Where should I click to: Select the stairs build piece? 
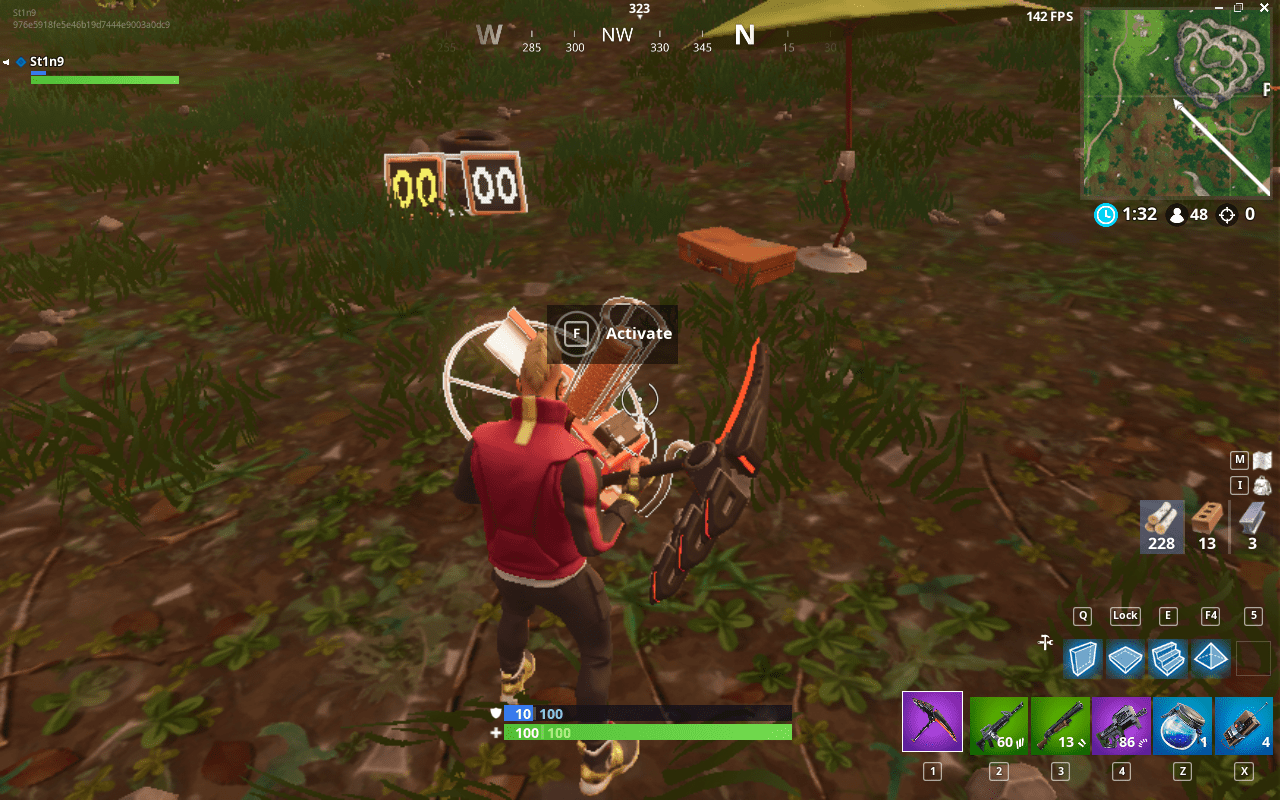(x=1167, y=659)
